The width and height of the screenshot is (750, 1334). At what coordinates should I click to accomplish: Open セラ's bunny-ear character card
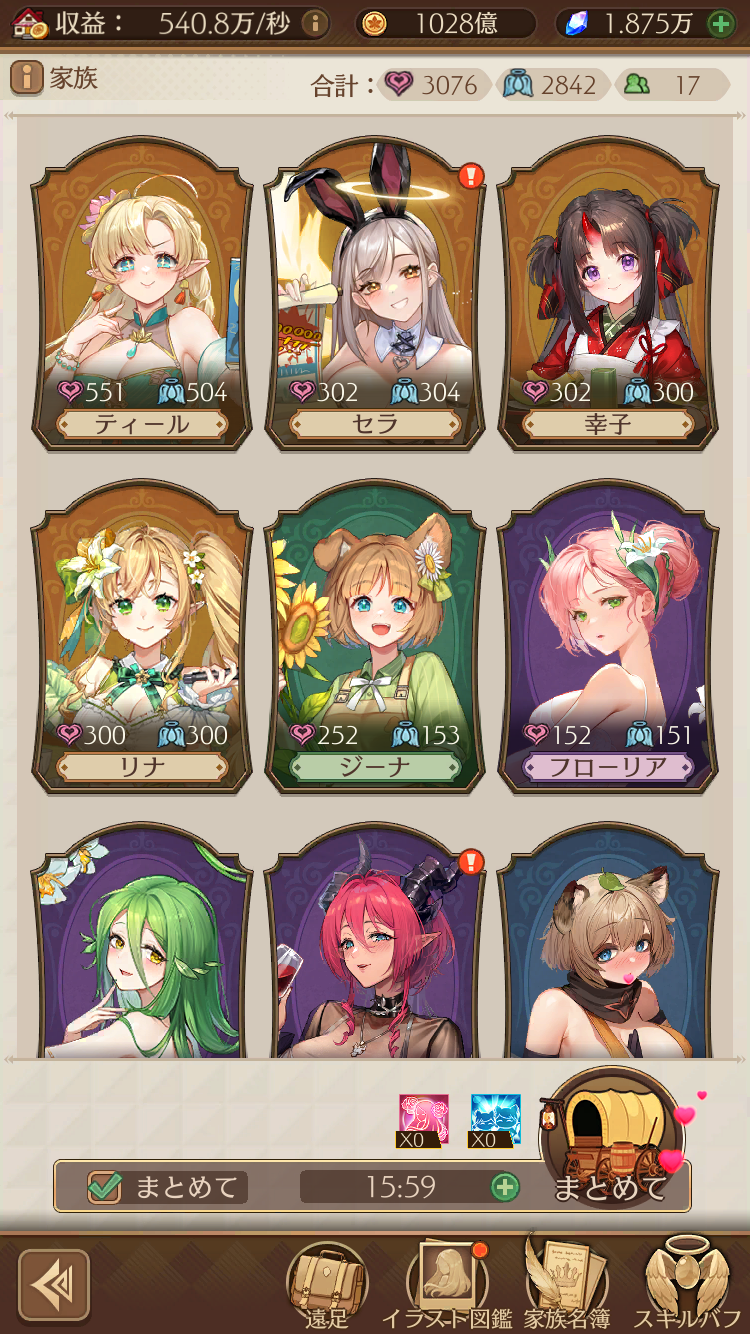pos(375,295)
